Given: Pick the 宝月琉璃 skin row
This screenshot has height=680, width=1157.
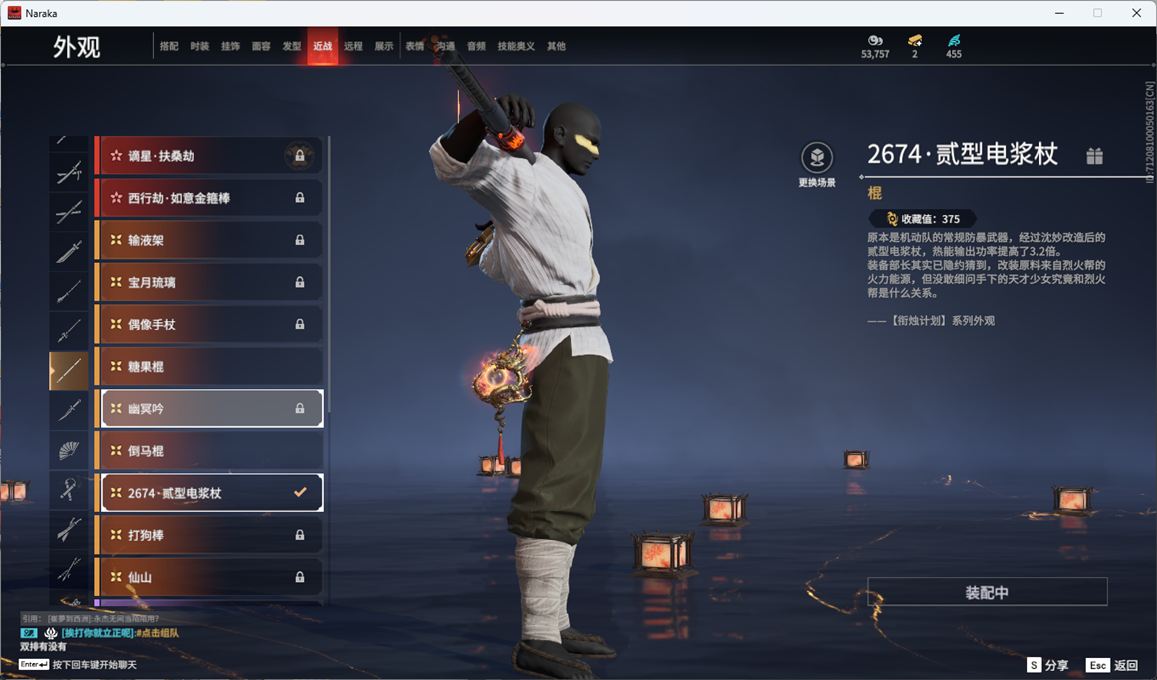Looking at the screenshot, I should tap(208, 283).
